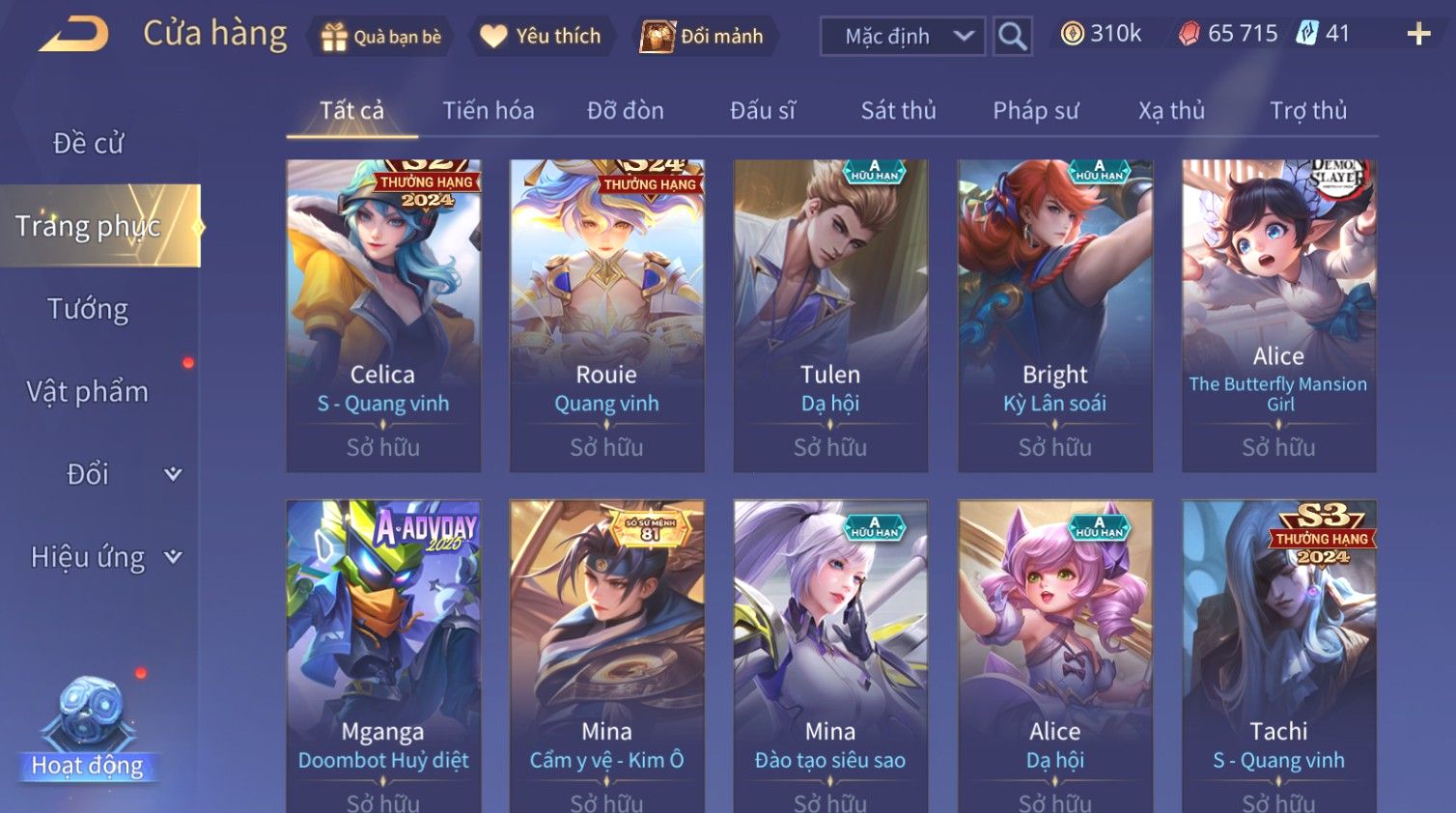Go back using the arrow button
Screen dimensions: 1456x813
click(x=74, y=35)
